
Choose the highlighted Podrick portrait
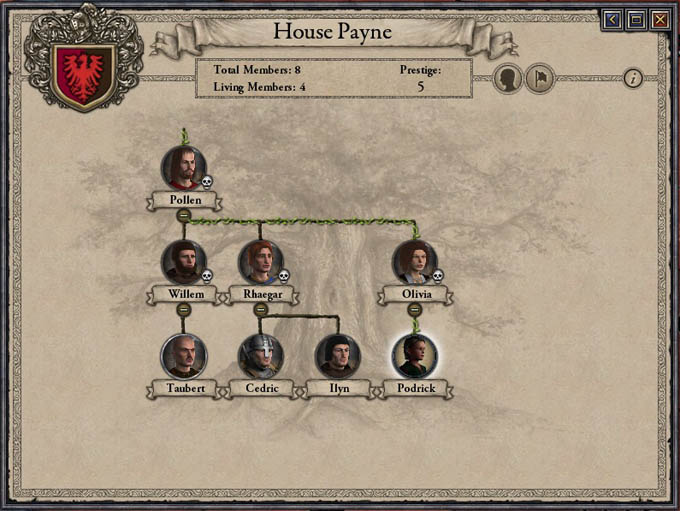coord(414,356)
